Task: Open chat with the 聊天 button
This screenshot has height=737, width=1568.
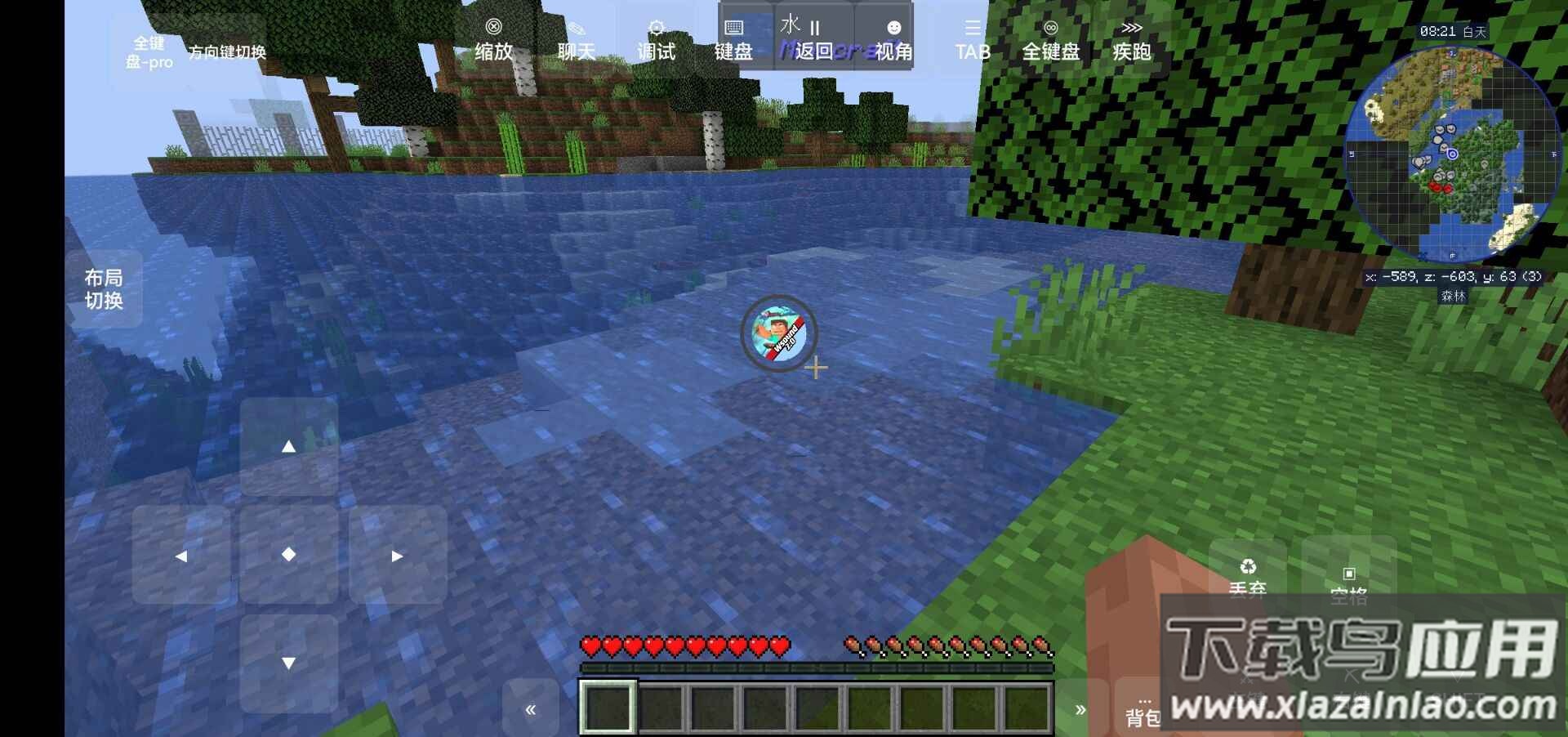Action: coord(576,41)
